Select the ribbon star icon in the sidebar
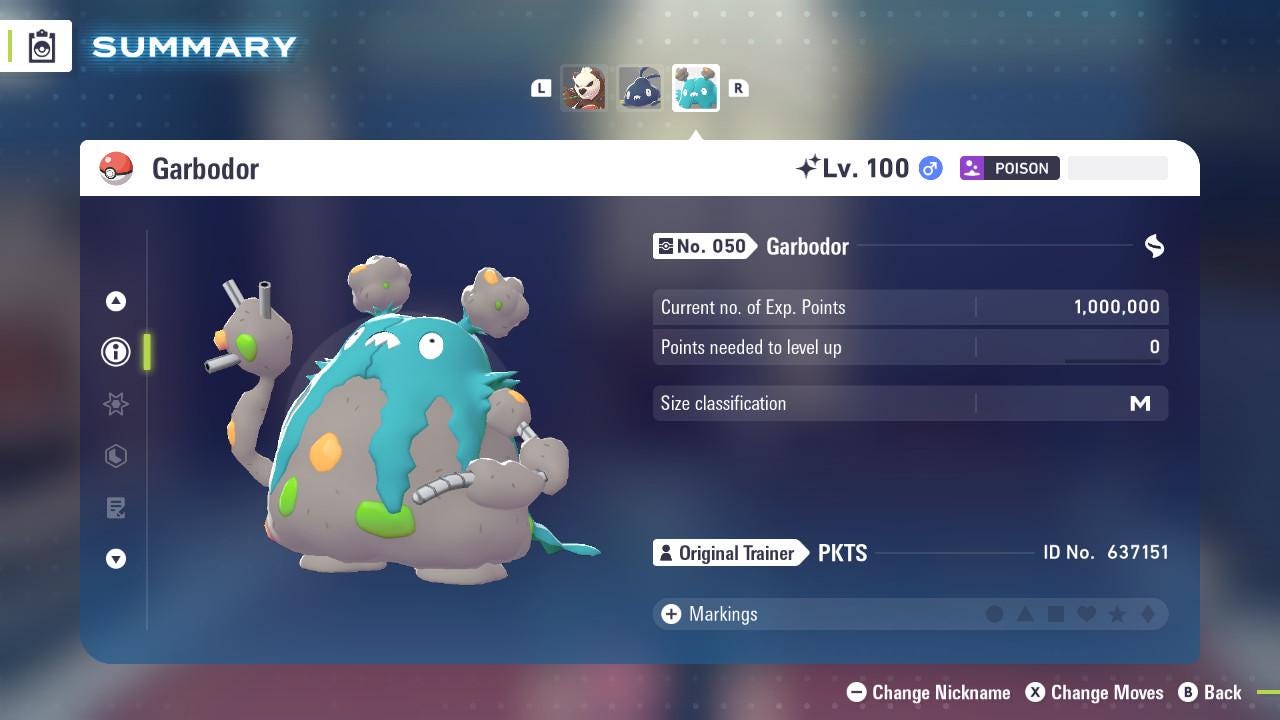The image size is (1280, 720). [116, 404]
